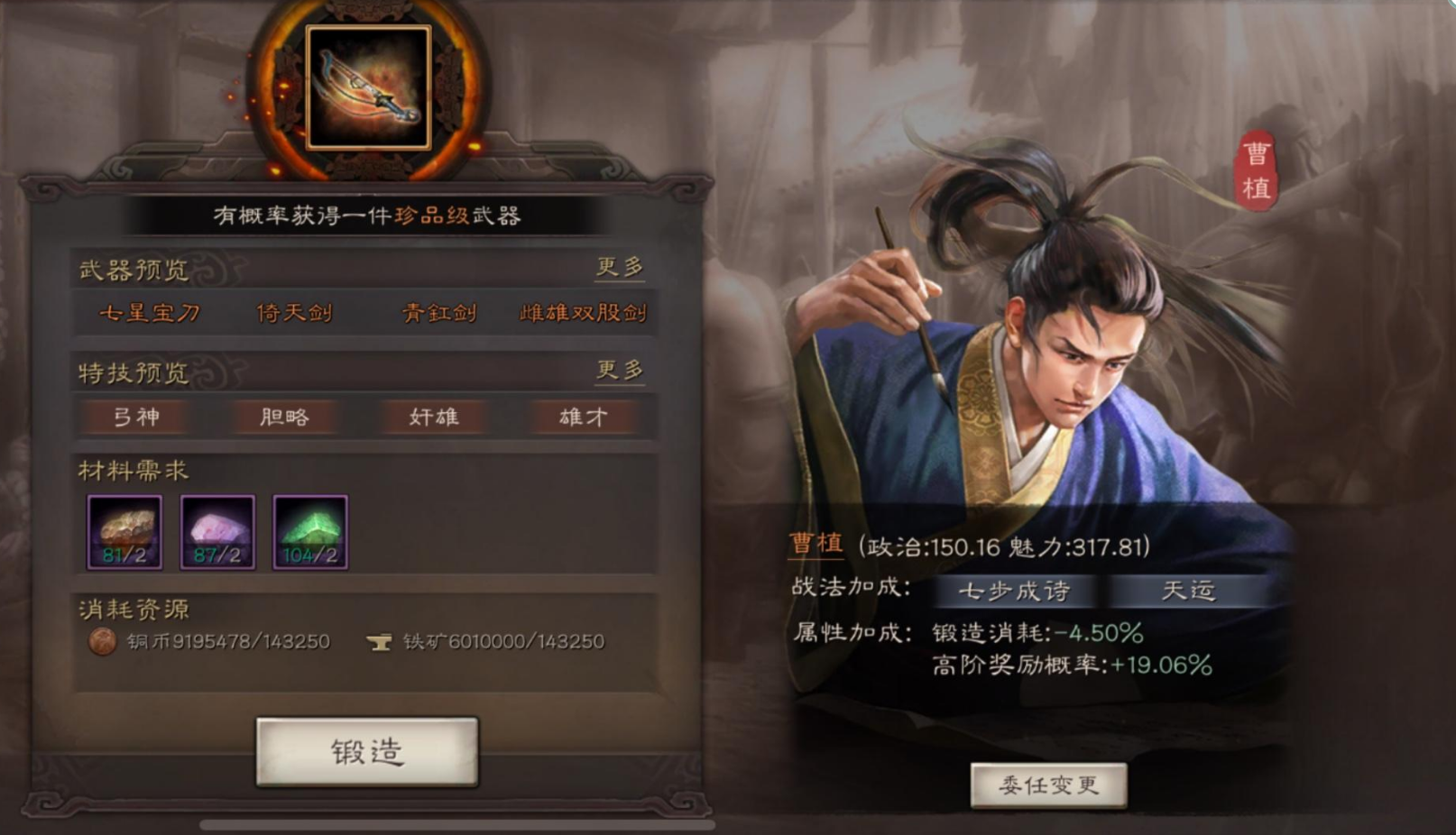Click the copper coin (铜币) currency icon

(102, 643)
